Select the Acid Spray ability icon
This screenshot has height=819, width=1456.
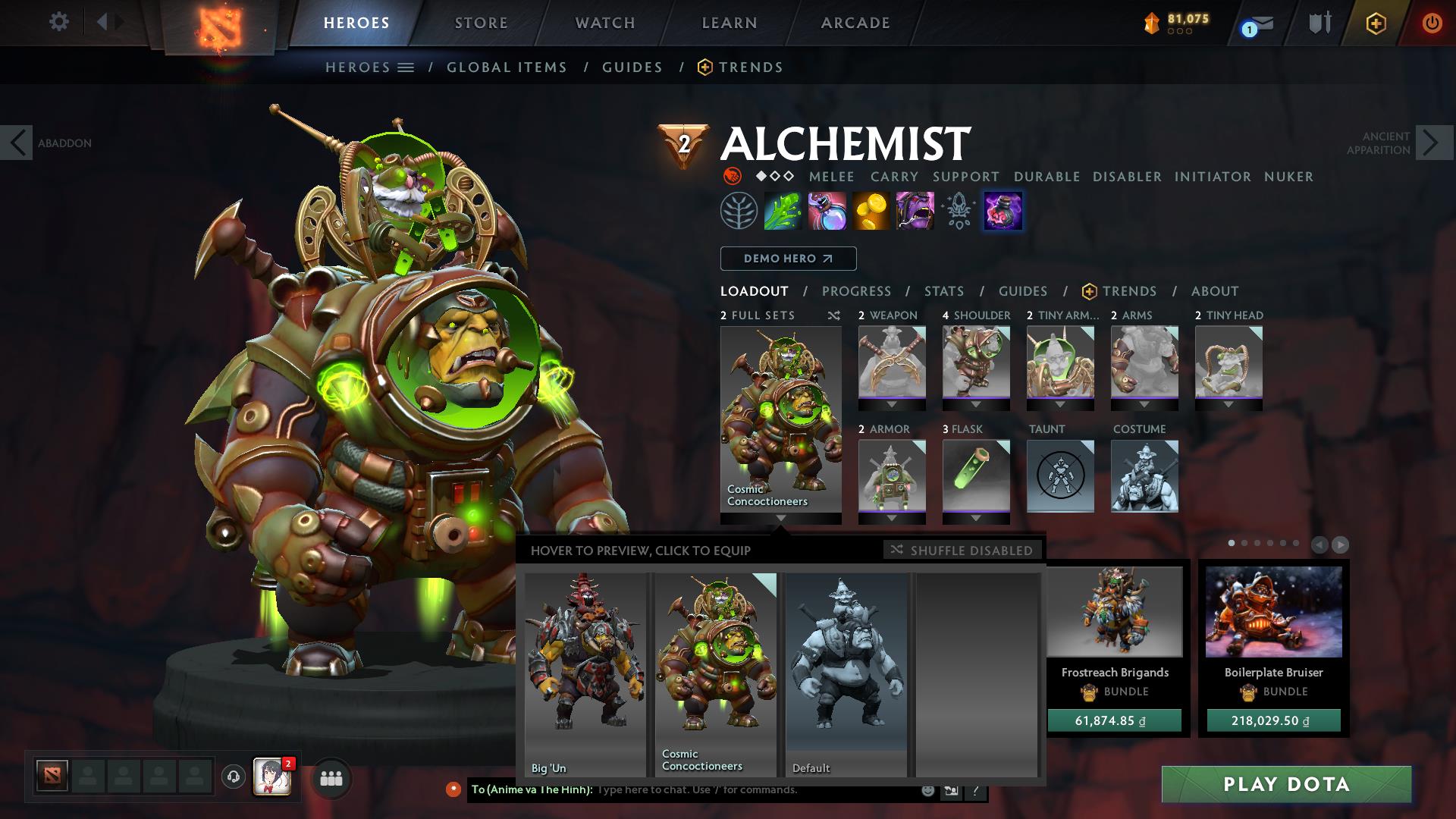(x=783, y=212)
